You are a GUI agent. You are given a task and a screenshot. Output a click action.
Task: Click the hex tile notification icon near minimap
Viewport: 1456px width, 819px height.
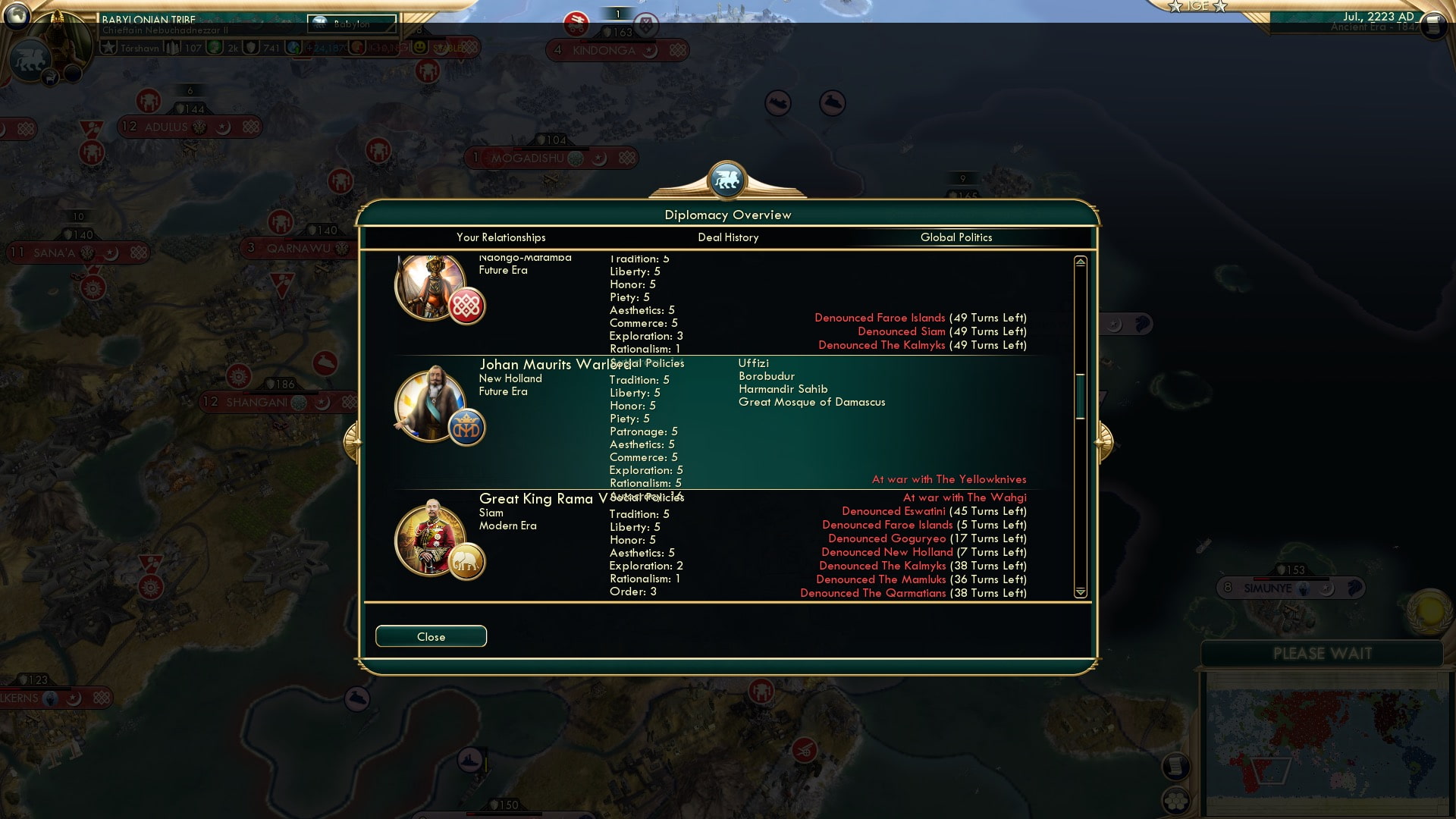pos(1176,801)
